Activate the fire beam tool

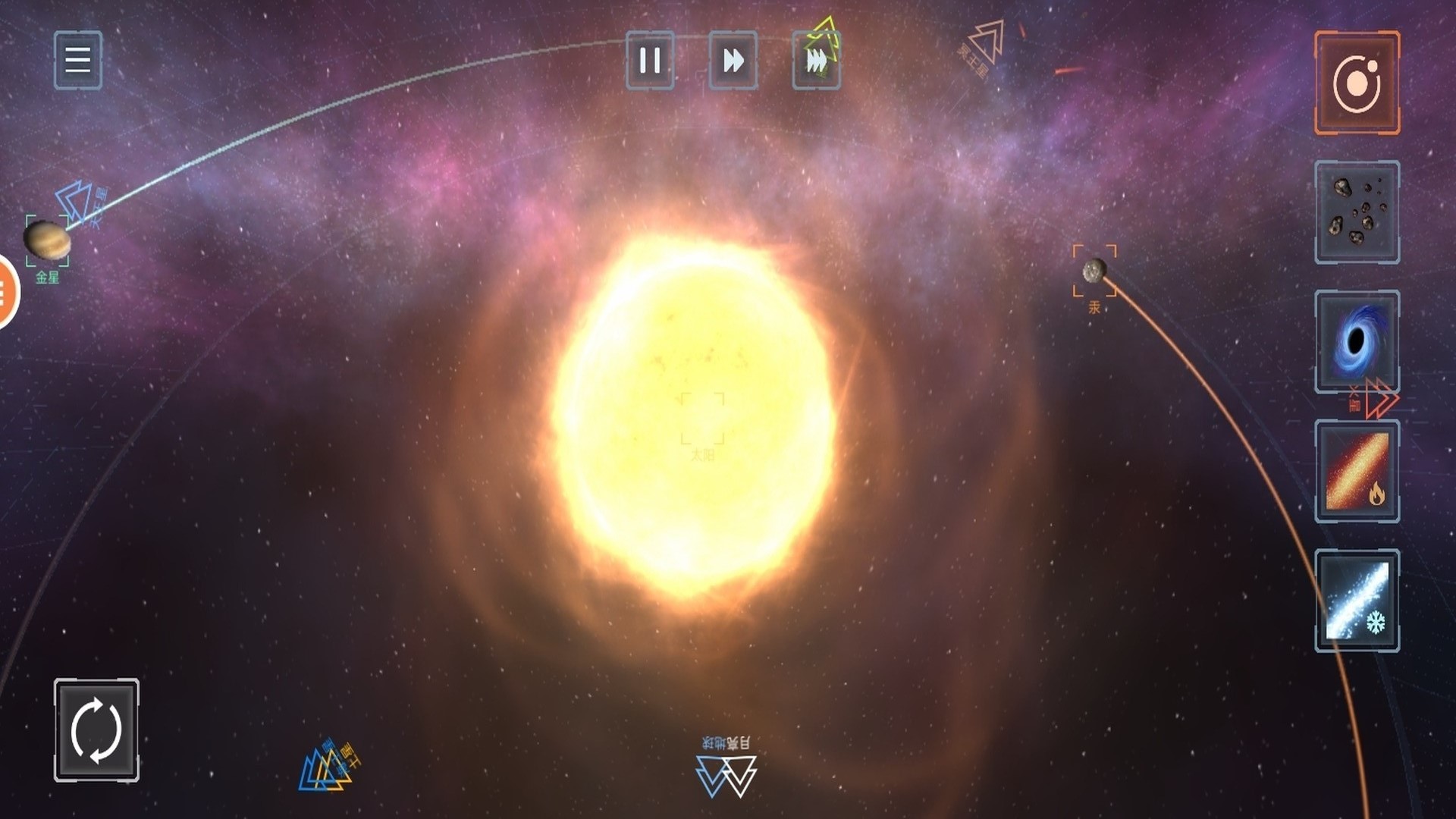coord(1357,471)
